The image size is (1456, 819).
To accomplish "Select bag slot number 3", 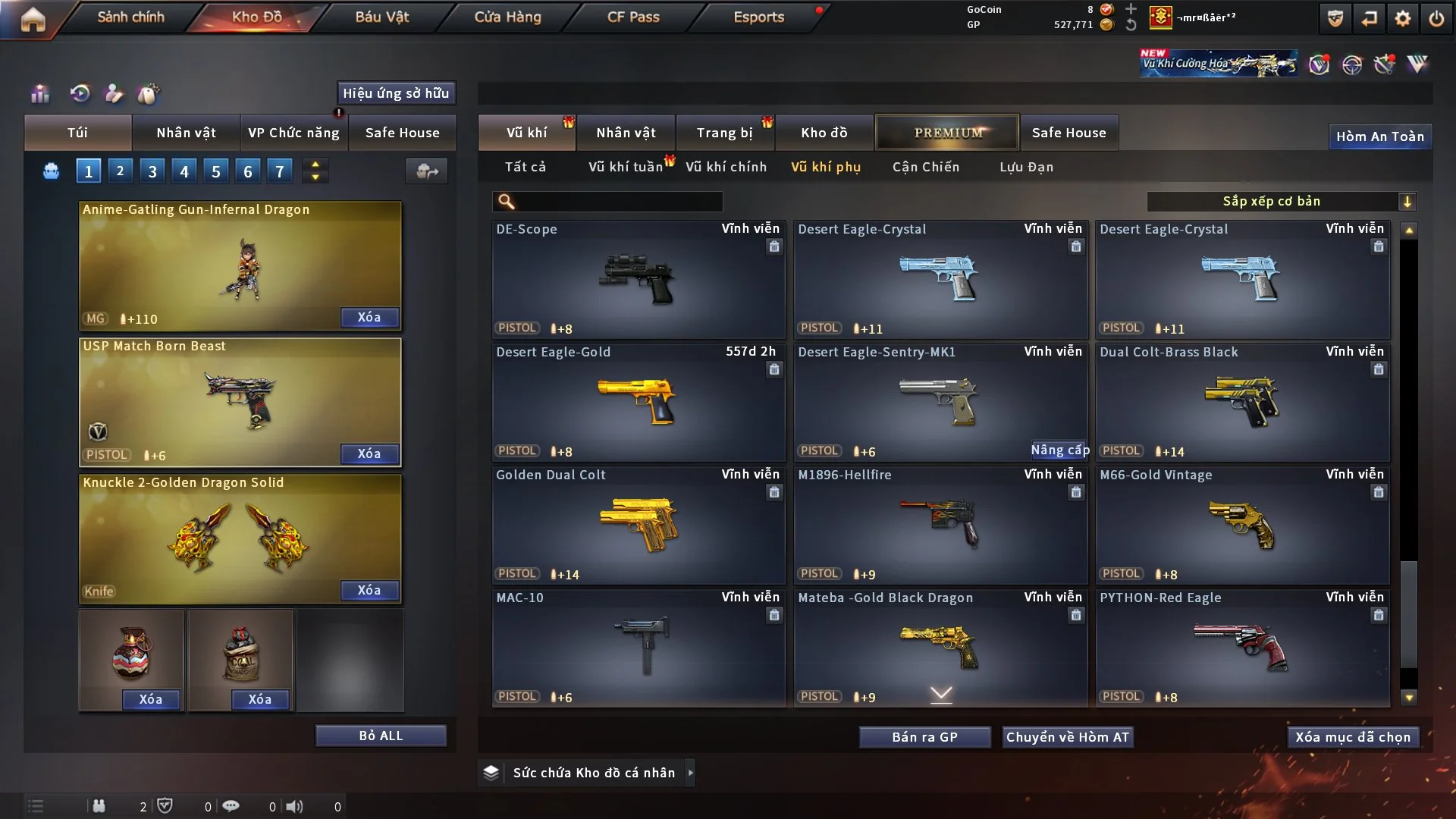I will 152,171.
